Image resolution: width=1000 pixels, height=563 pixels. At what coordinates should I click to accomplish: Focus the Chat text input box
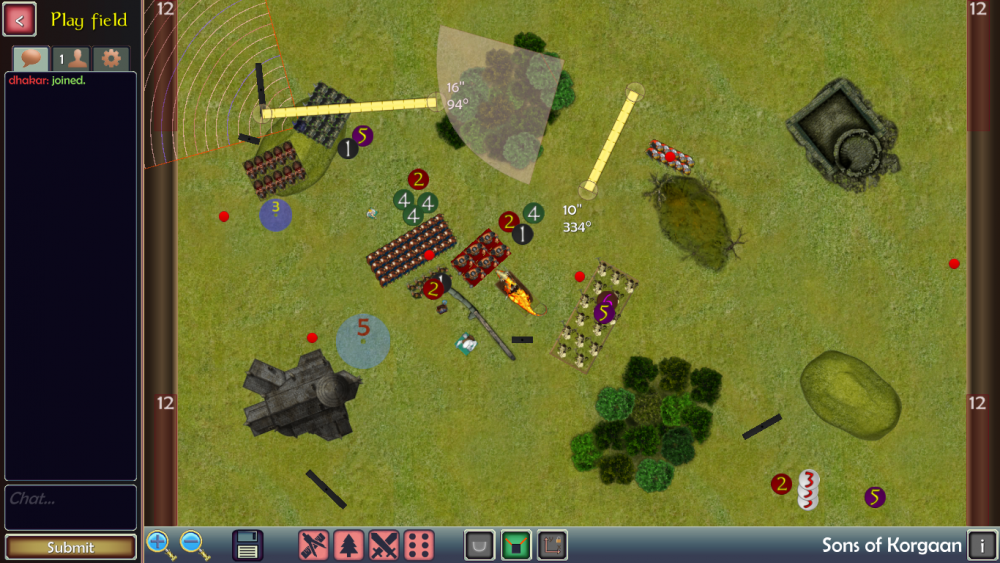coord(70,507)
